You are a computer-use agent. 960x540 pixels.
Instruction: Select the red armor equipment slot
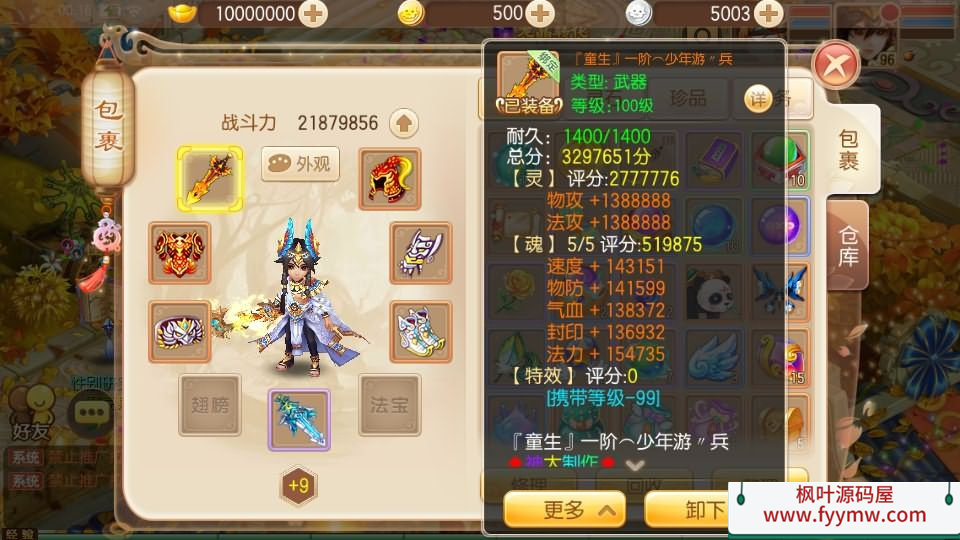[x=180, y=253]
